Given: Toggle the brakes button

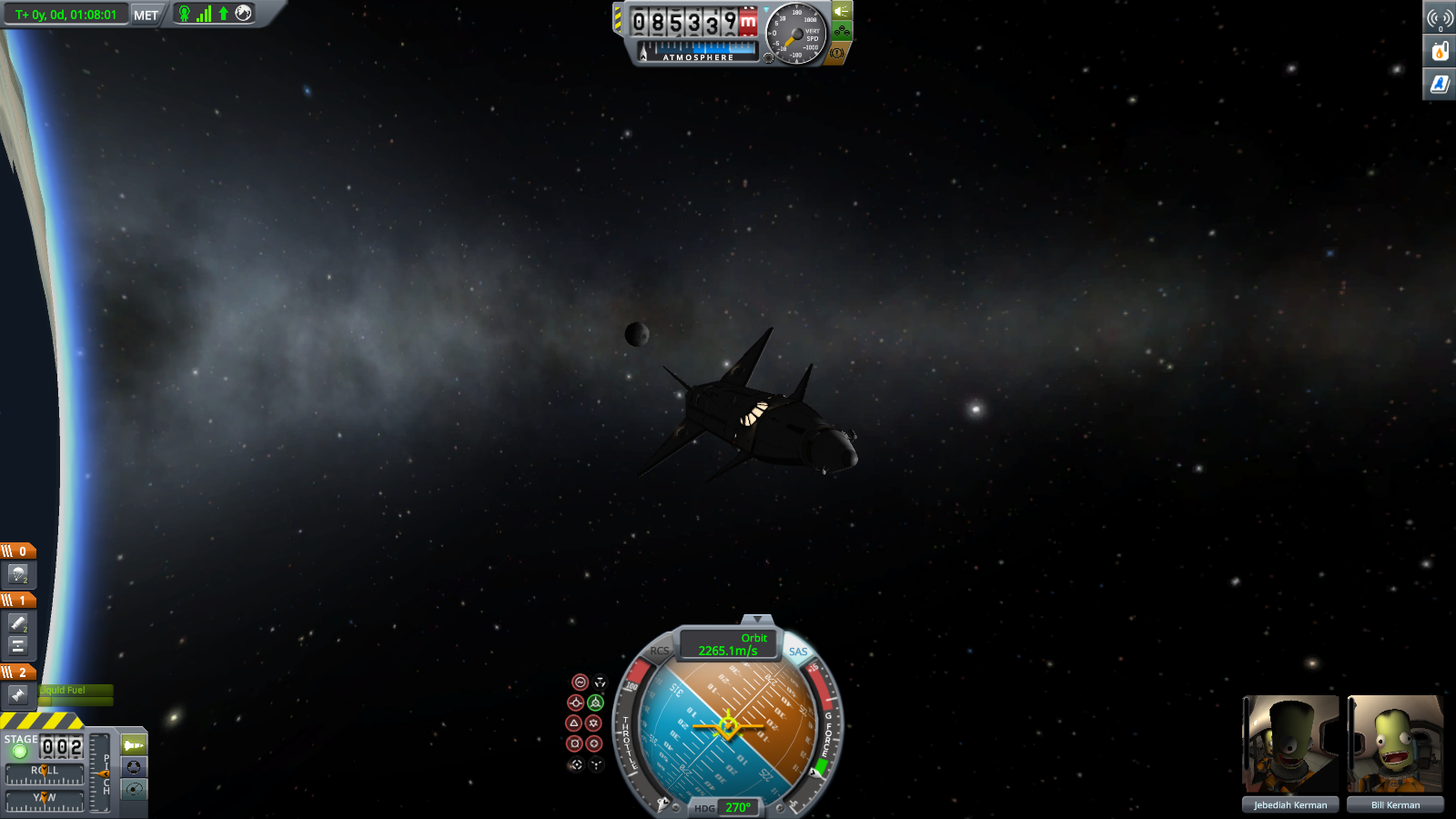Looking at the screenshot, I should pos(838,53).
